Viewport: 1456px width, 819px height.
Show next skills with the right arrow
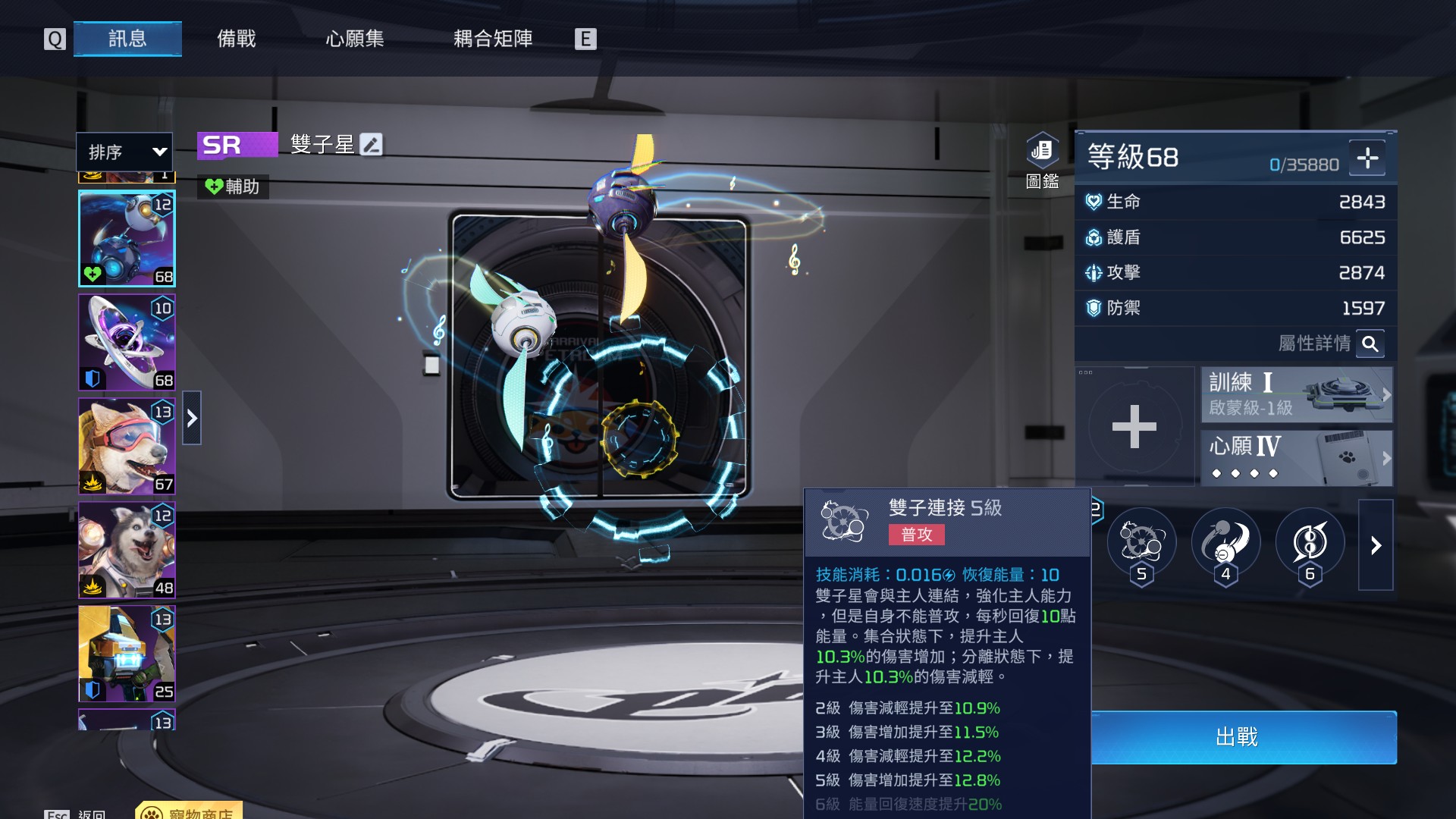(1376, 545)
